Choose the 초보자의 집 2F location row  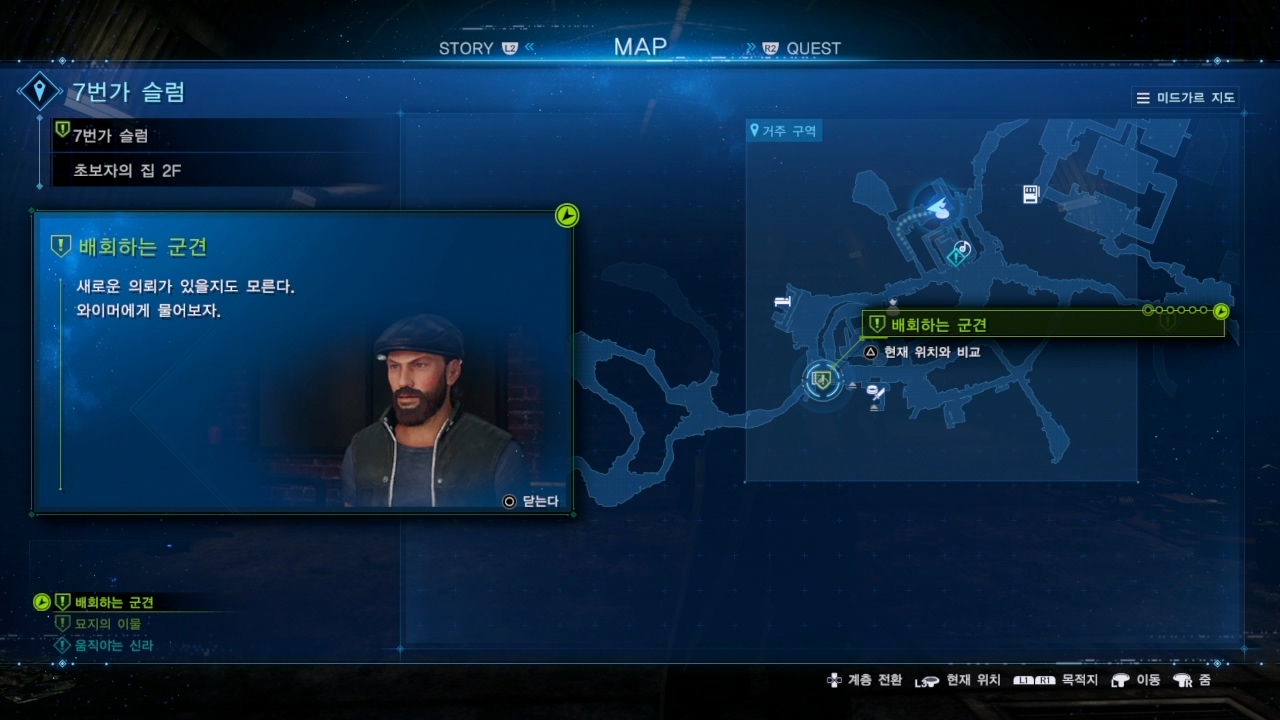click(x=127, y=171)
